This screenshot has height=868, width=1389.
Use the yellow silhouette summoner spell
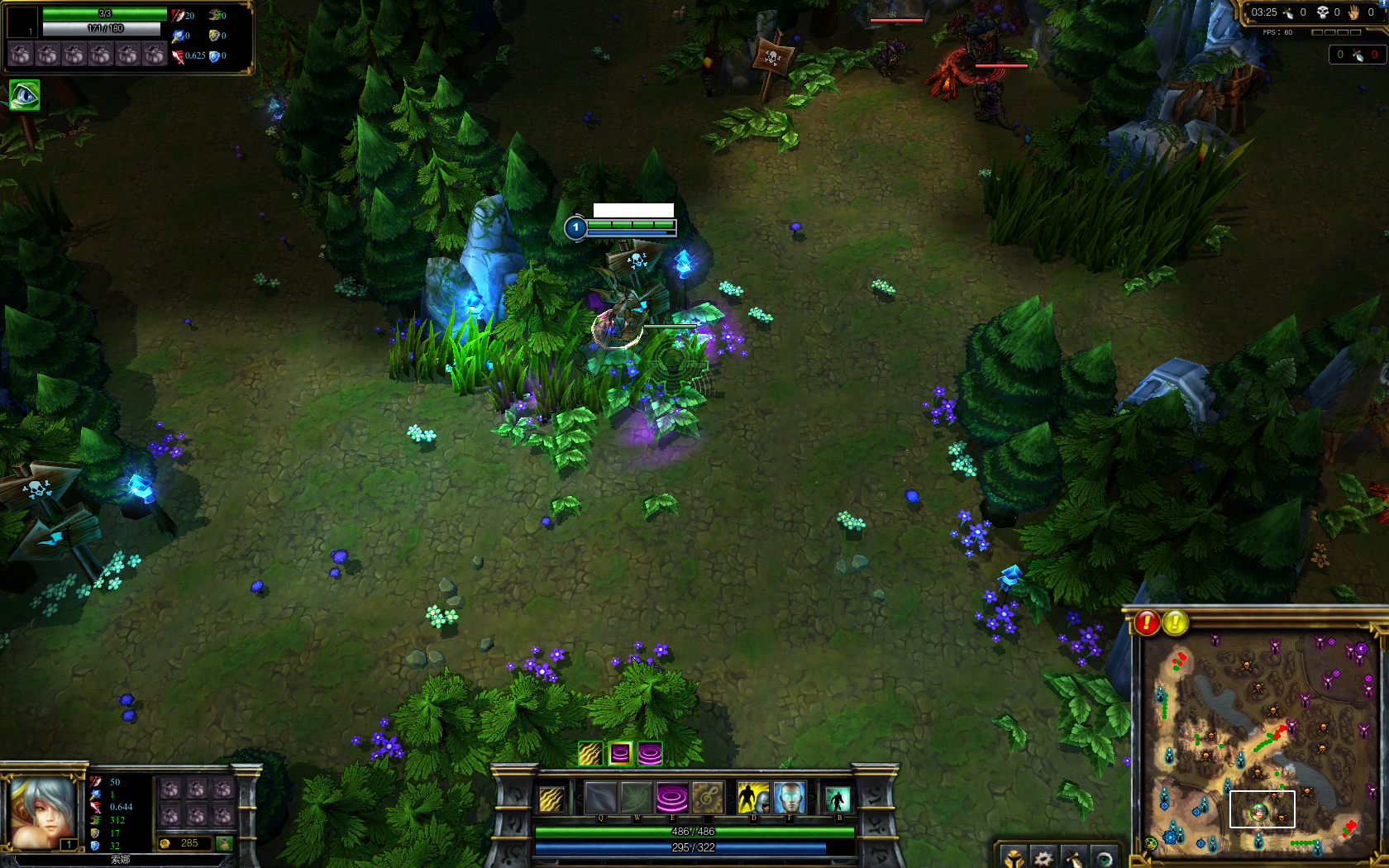click(752, 799)
